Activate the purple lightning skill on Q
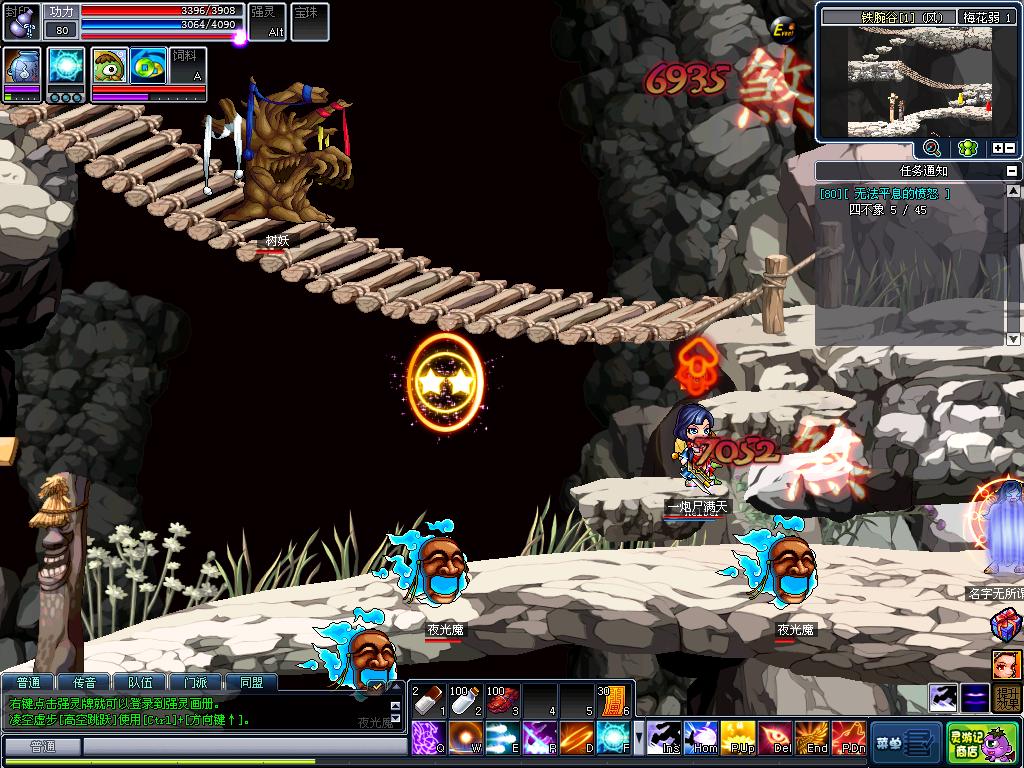The image size is (1024, 768). [x=428, y=738]
